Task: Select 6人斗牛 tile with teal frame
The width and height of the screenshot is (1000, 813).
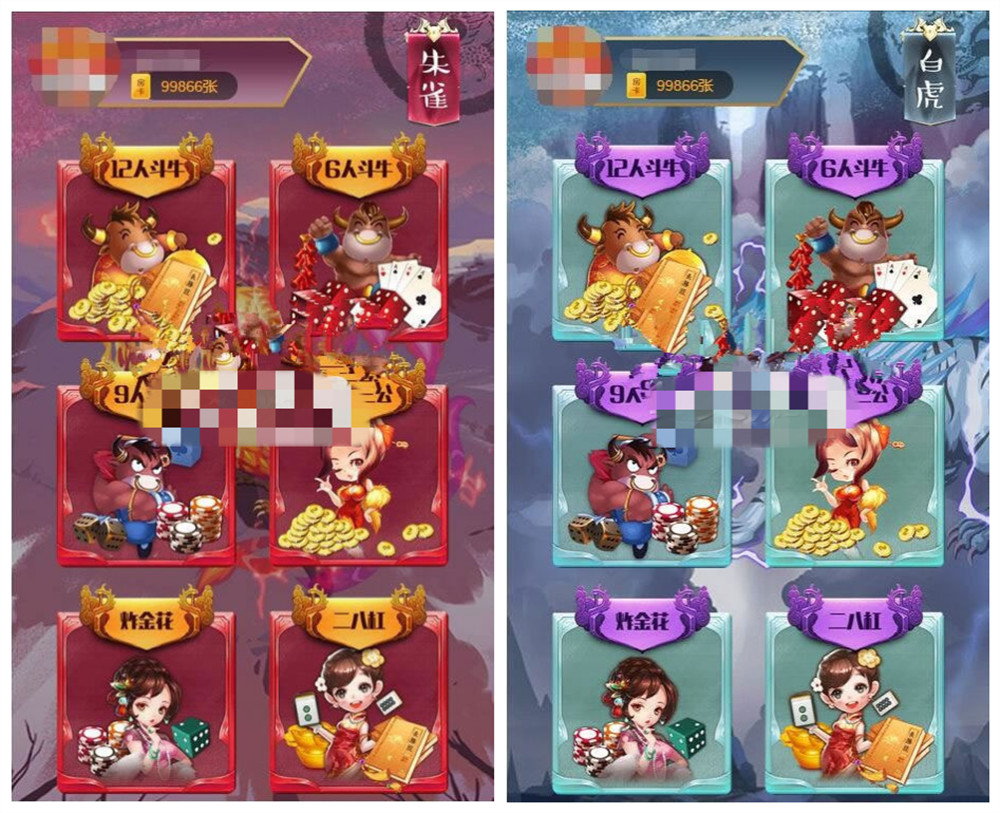Action: pyautogui.click(x=853, y=245)
